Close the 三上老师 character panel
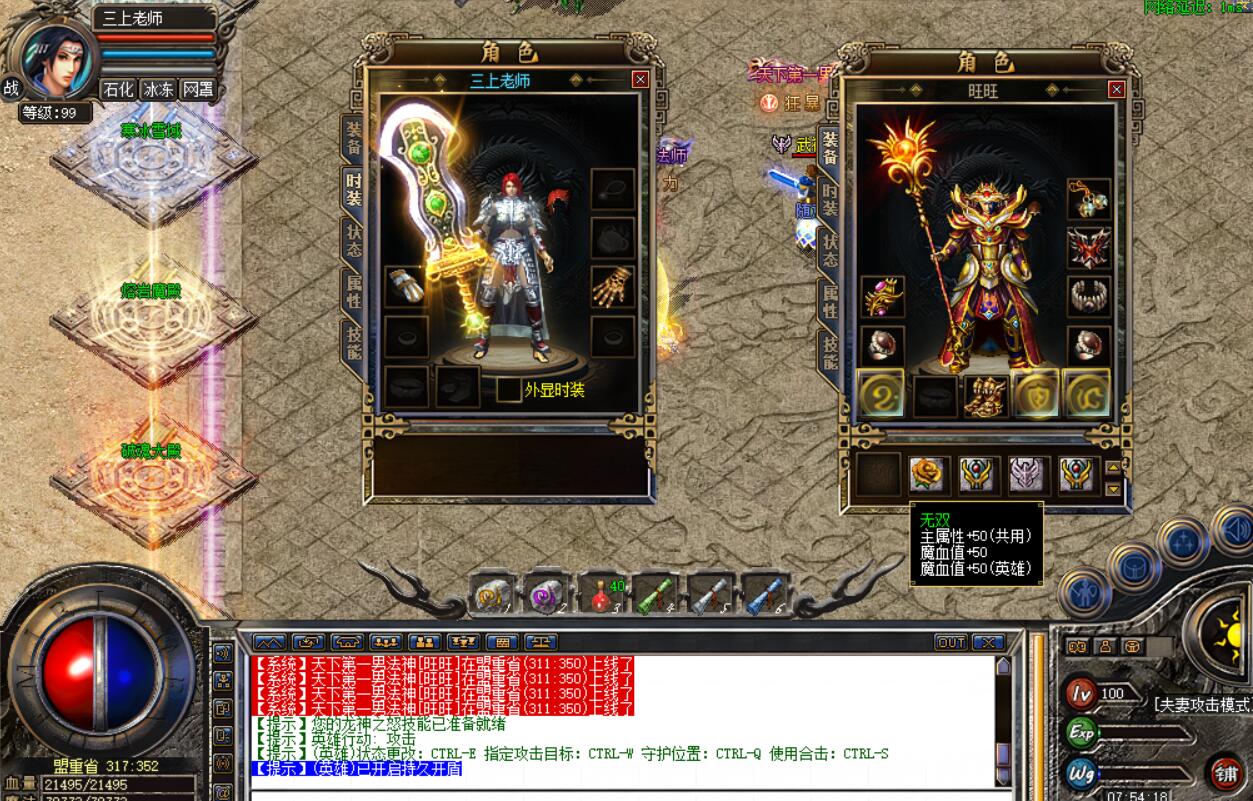The width and height of the screenshot is (1253, 801). coord(640,80)
